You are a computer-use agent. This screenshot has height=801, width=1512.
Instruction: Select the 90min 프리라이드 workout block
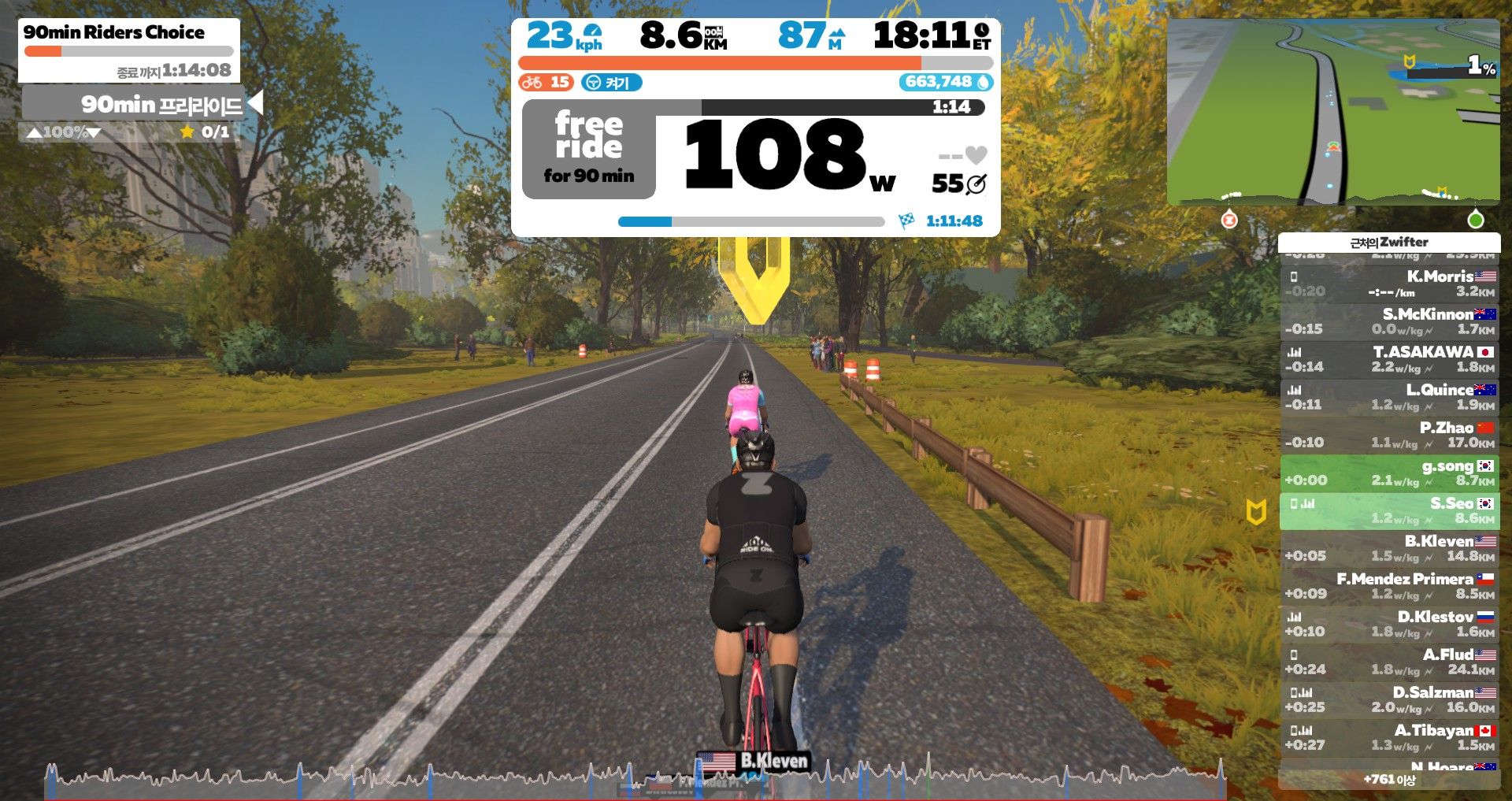pyautogui.click(x=134, y=104)
